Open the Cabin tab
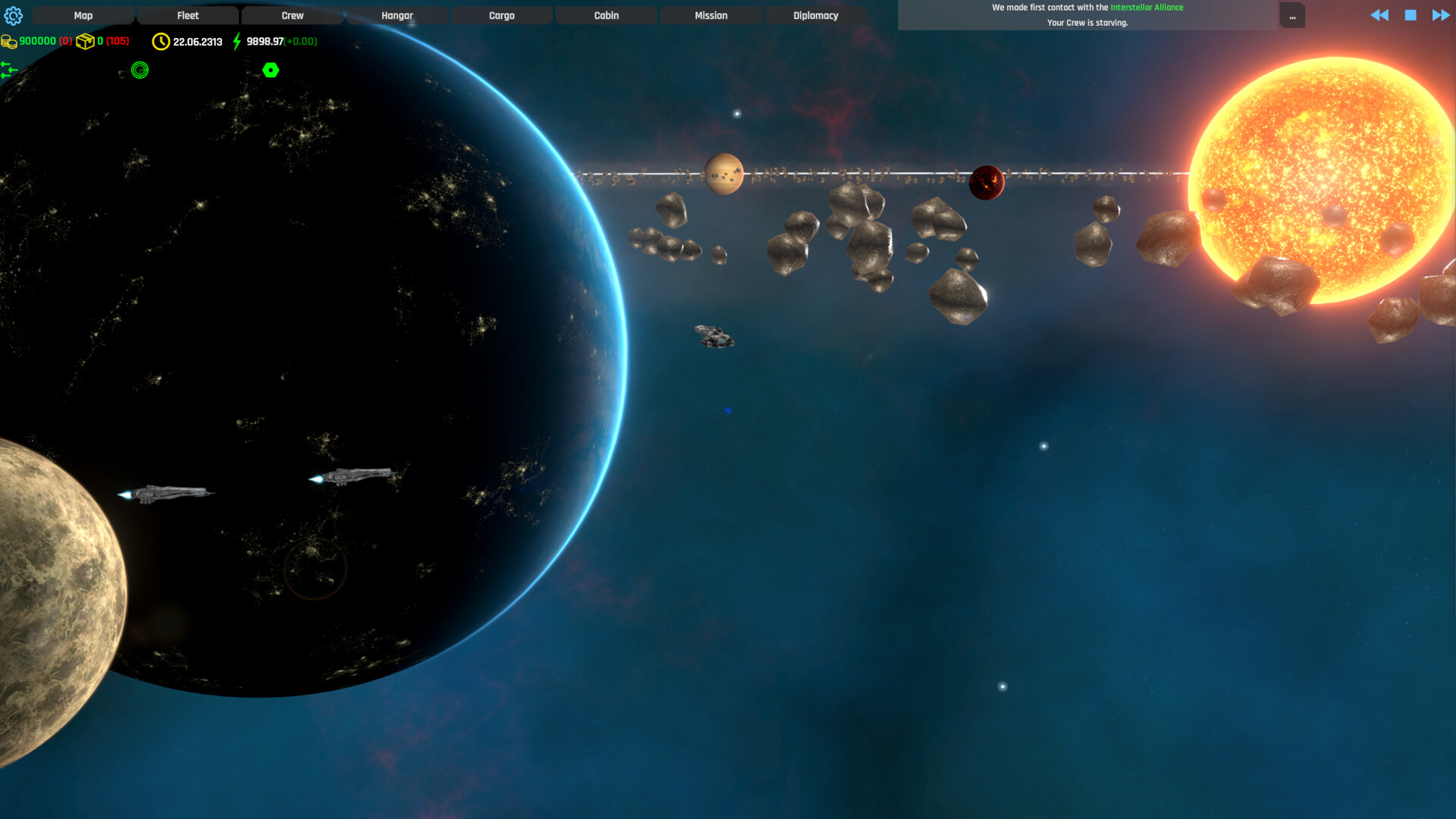This screenshot has height=819, width=1456. coord(606,14)
